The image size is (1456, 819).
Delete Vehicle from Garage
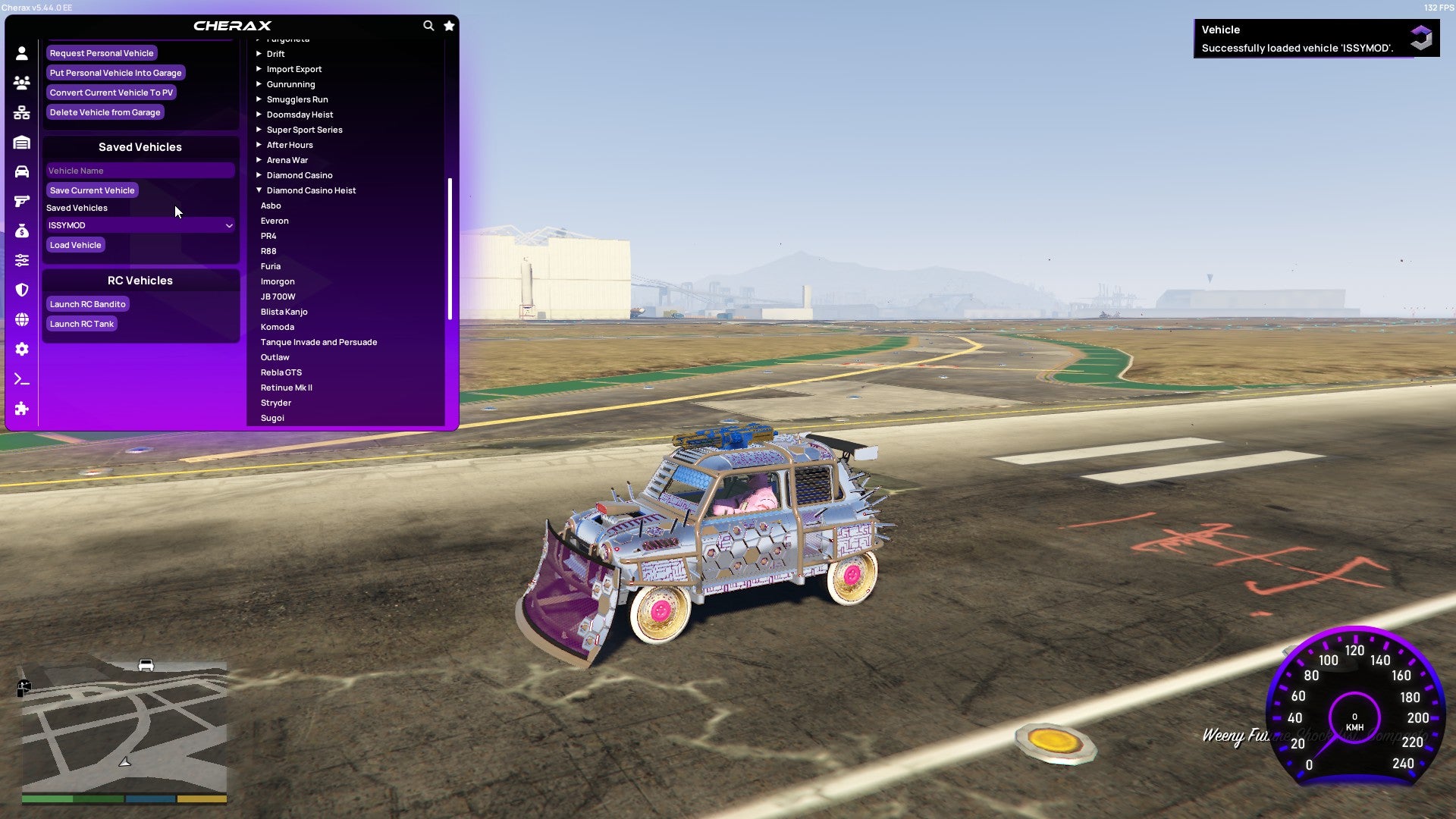[x=105, y=112]
